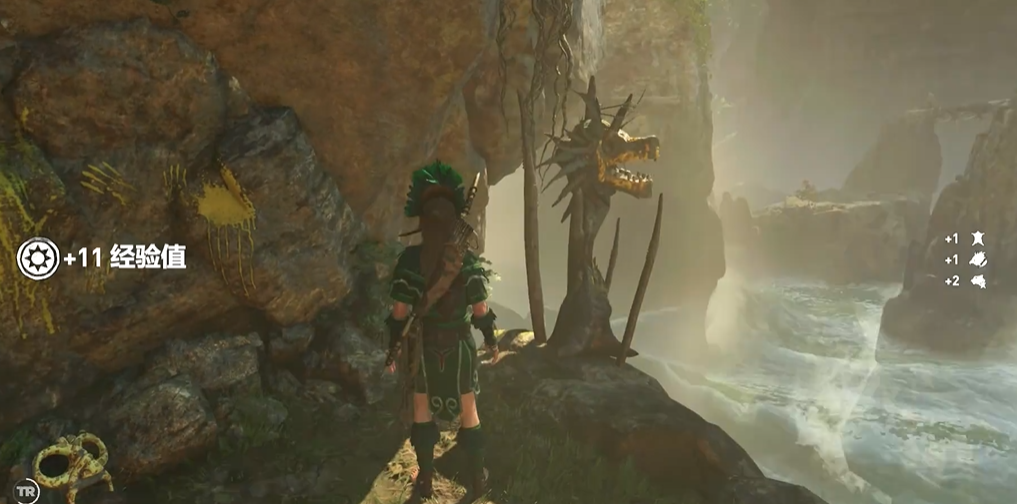Select the animal hide pickup icon
This screenshot has width=1017, height=504.
978,239
